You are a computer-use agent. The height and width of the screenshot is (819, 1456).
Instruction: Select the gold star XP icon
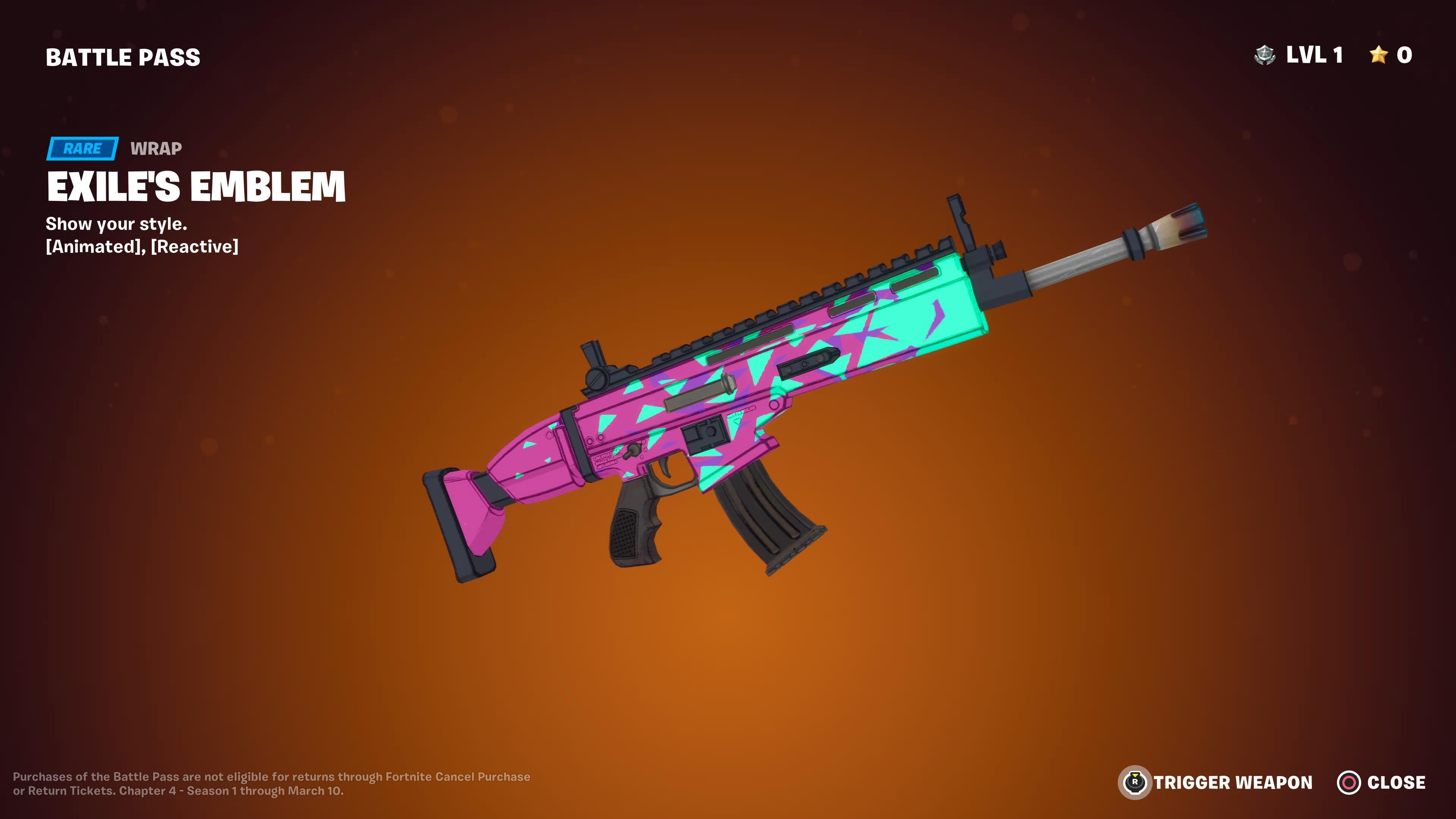1379,56
